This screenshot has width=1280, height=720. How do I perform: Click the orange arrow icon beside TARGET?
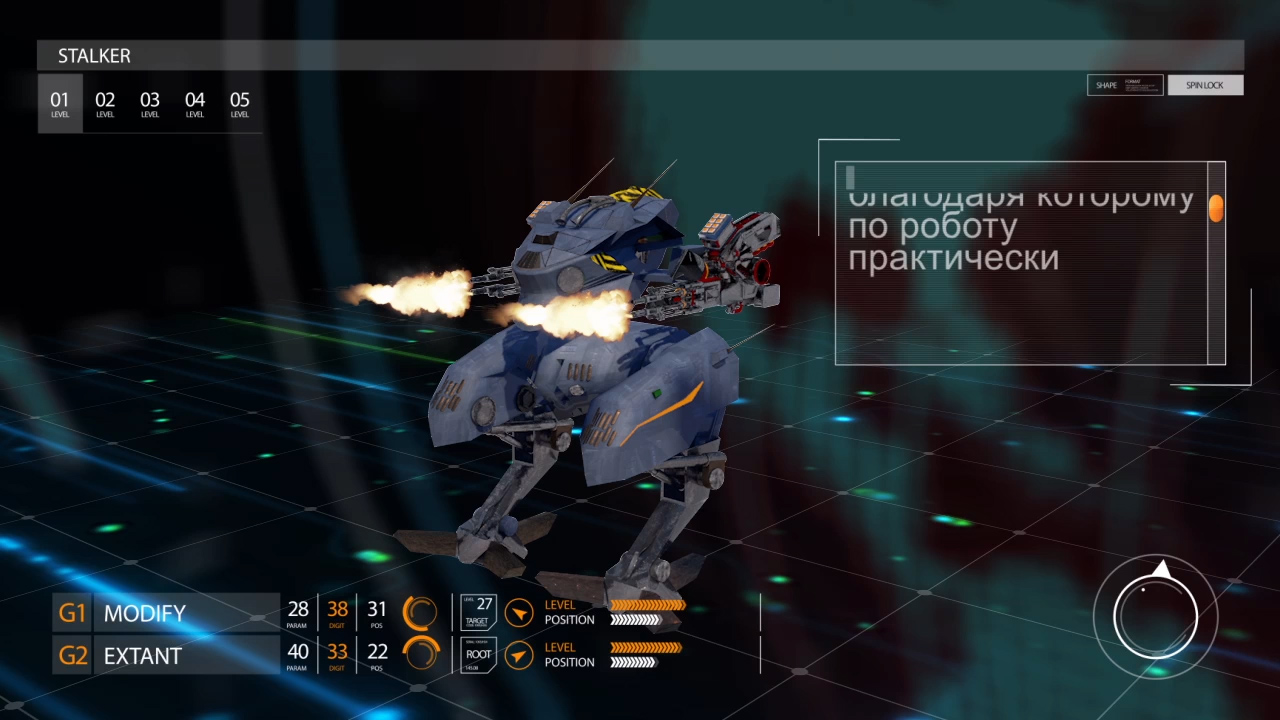[x=518, y=612]
